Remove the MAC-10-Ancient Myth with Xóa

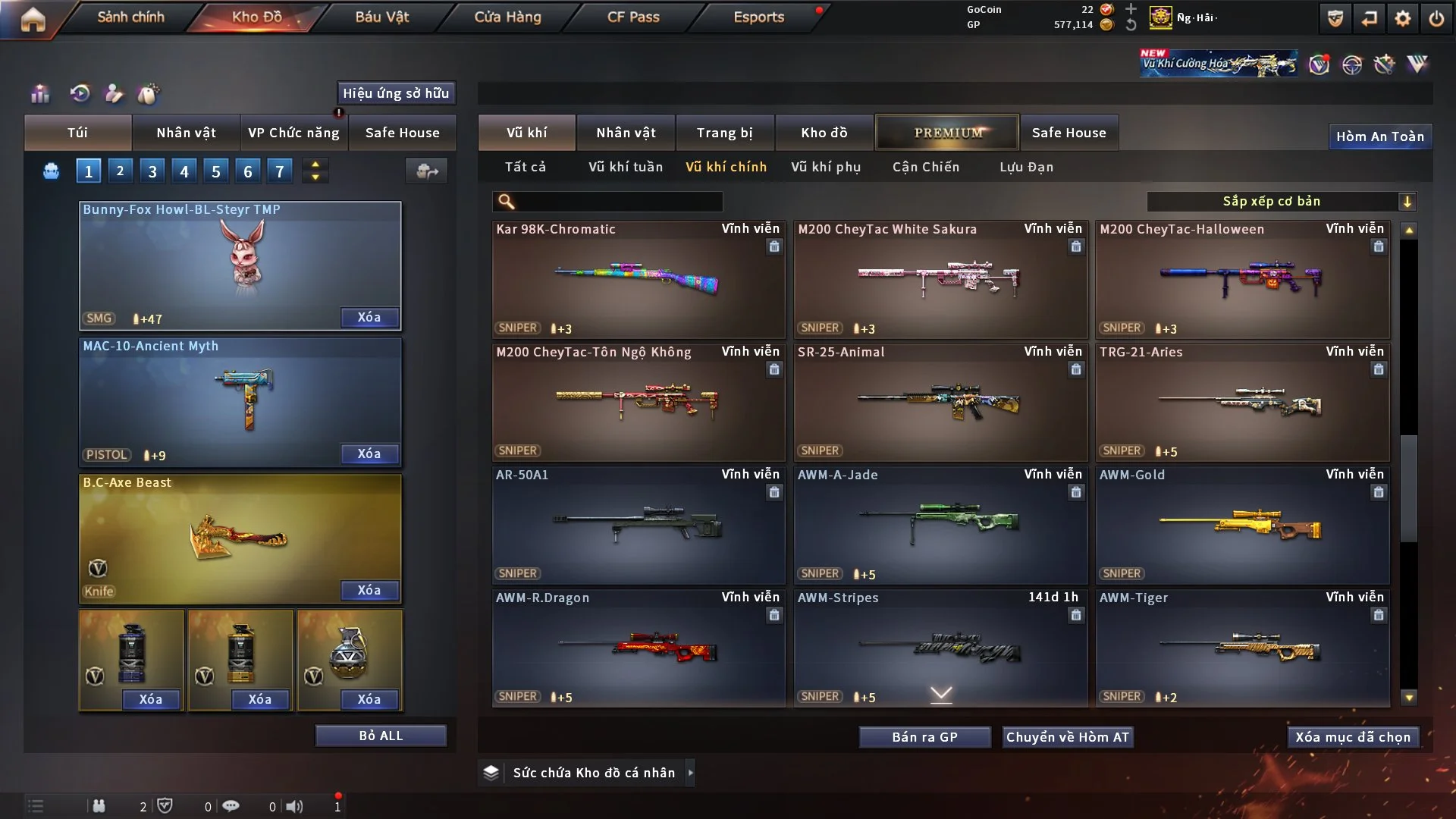coord(369,453)
